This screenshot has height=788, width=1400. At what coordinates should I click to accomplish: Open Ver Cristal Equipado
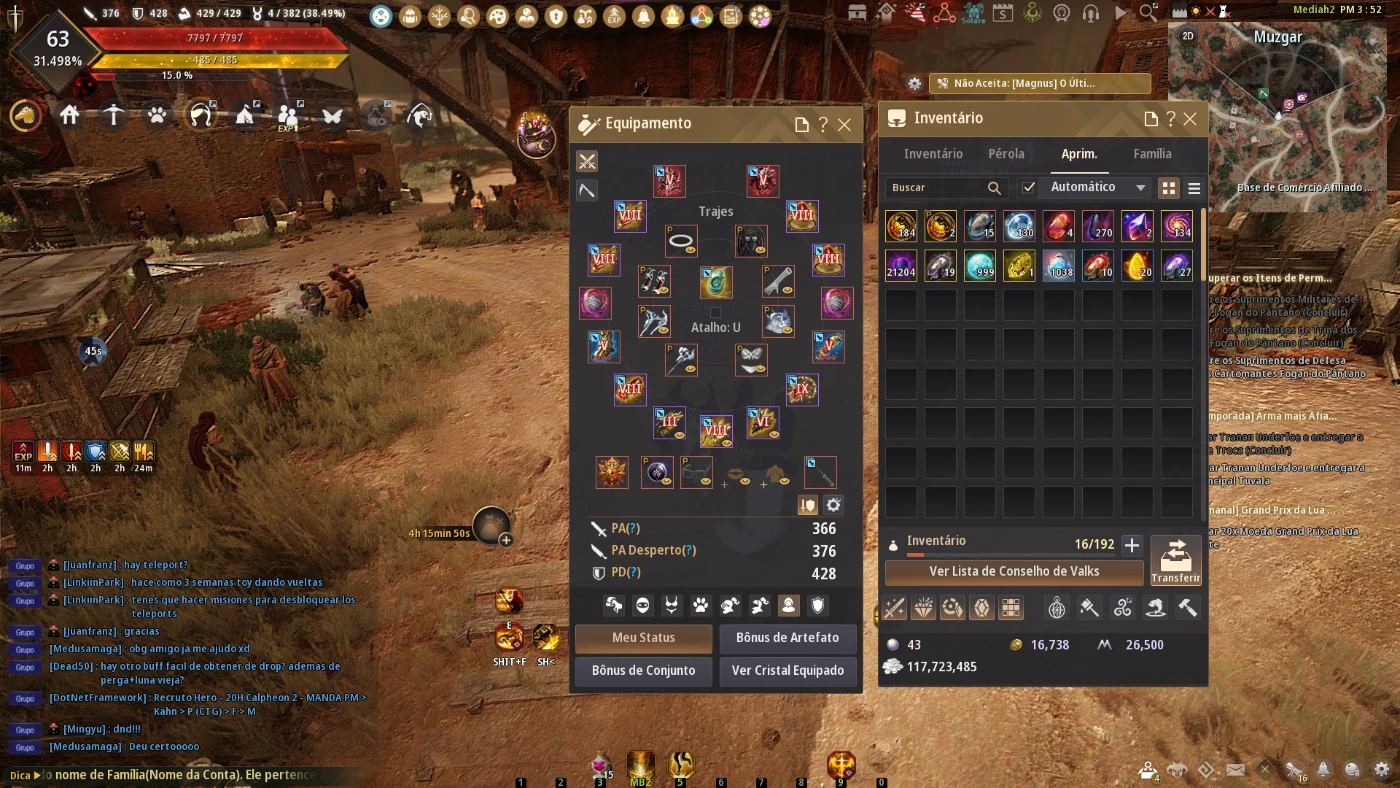pyautogui.click(x=787, y=671)
